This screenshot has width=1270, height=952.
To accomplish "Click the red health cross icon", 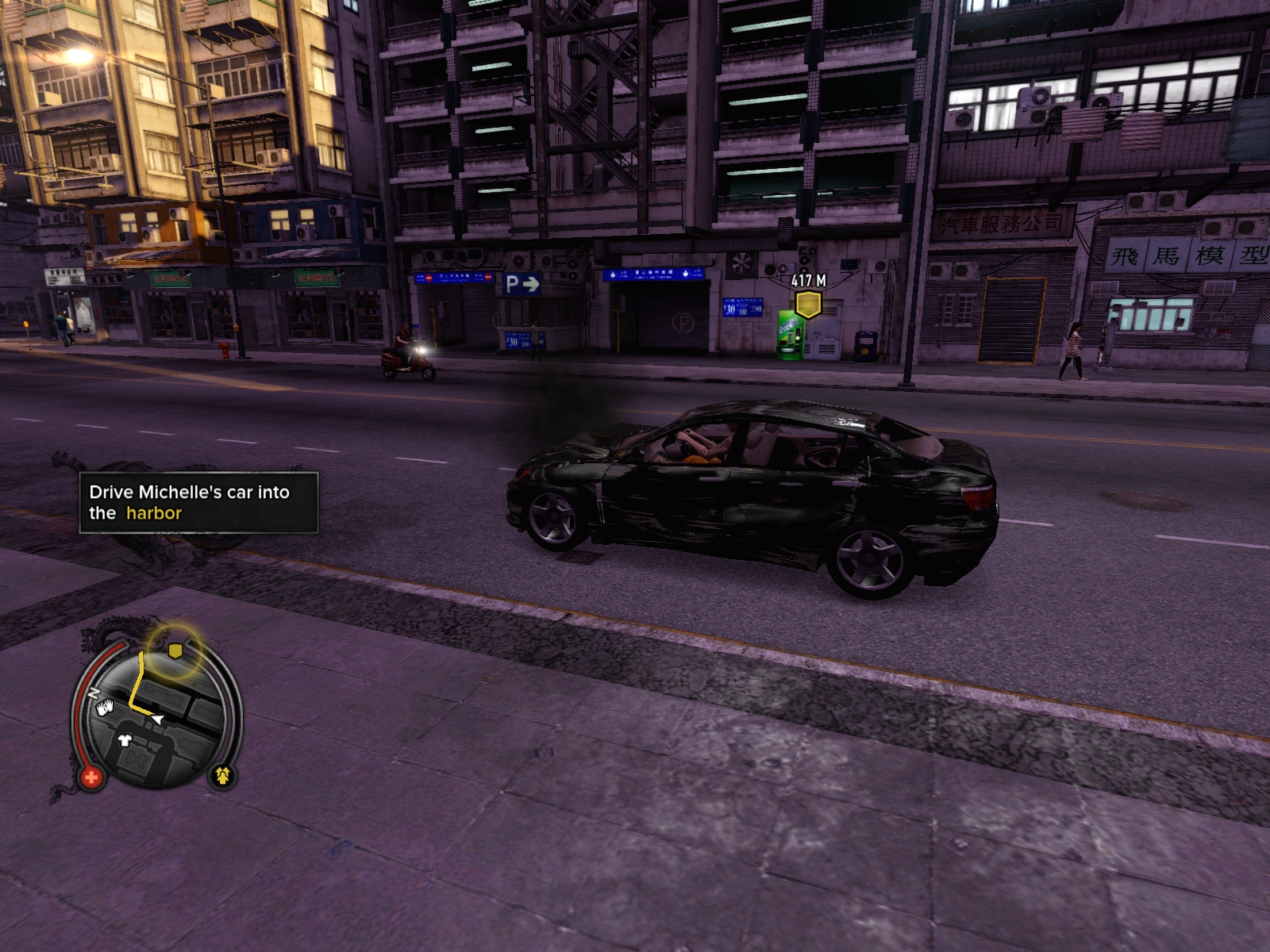I will click(90, 777).
